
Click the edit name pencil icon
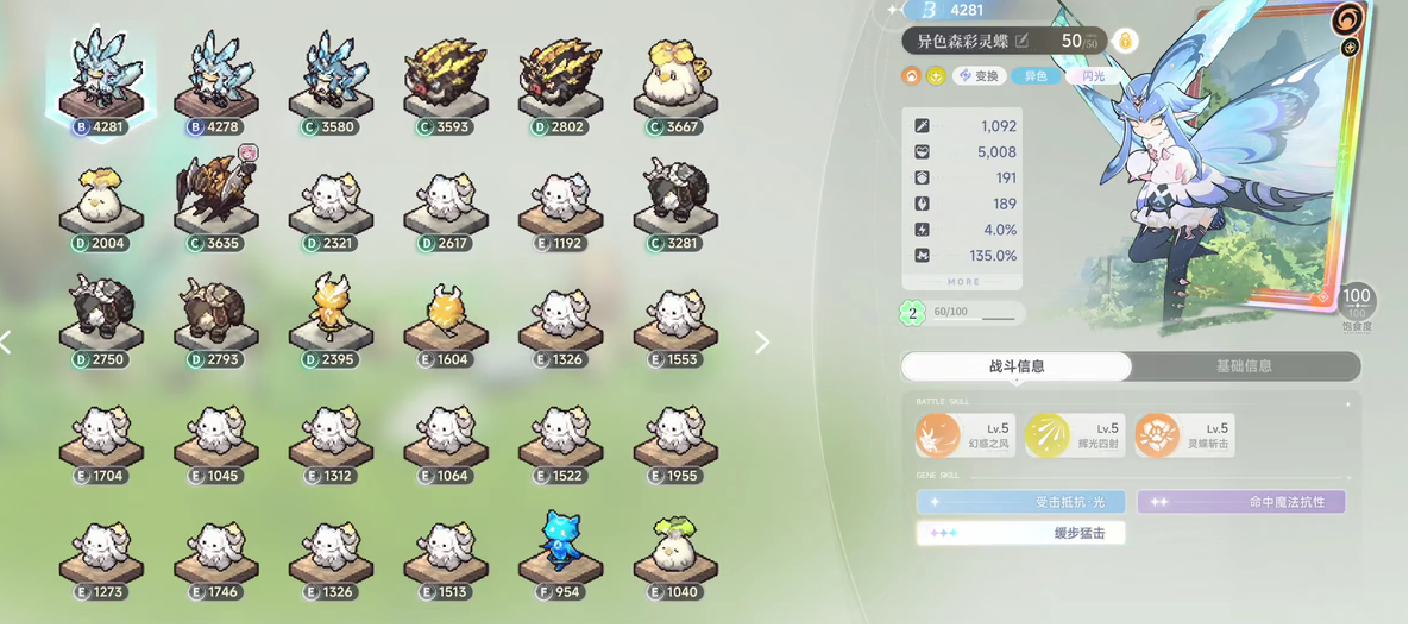click(x=1021, y=41)
